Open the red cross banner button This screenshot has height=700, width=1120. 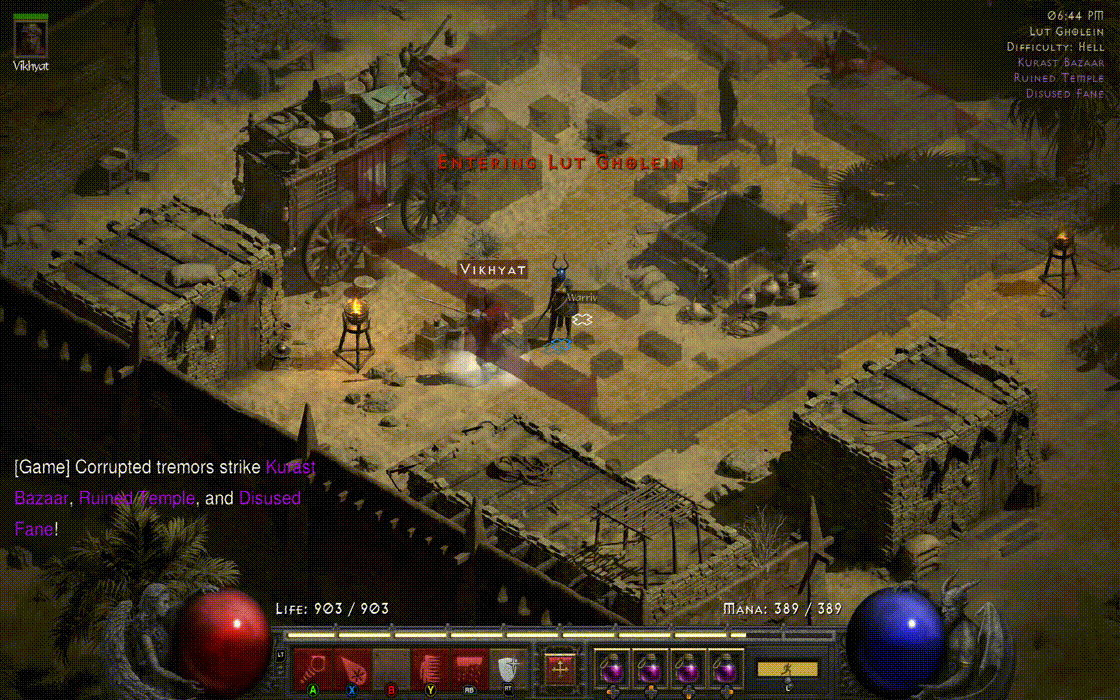coord(559,667)
